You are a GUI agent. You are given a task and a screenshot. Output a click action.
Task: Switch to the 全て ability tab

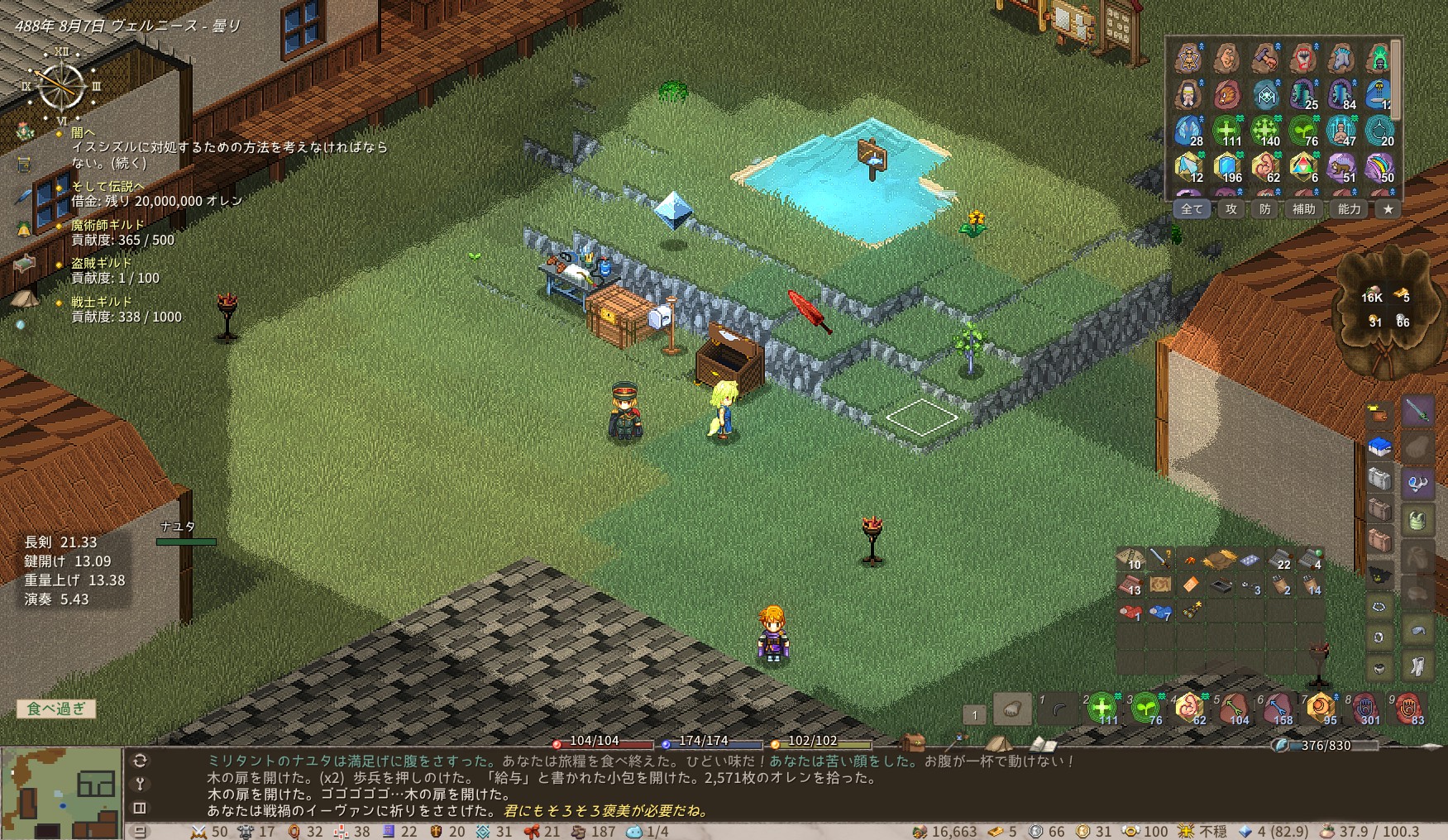(1192, 209)
